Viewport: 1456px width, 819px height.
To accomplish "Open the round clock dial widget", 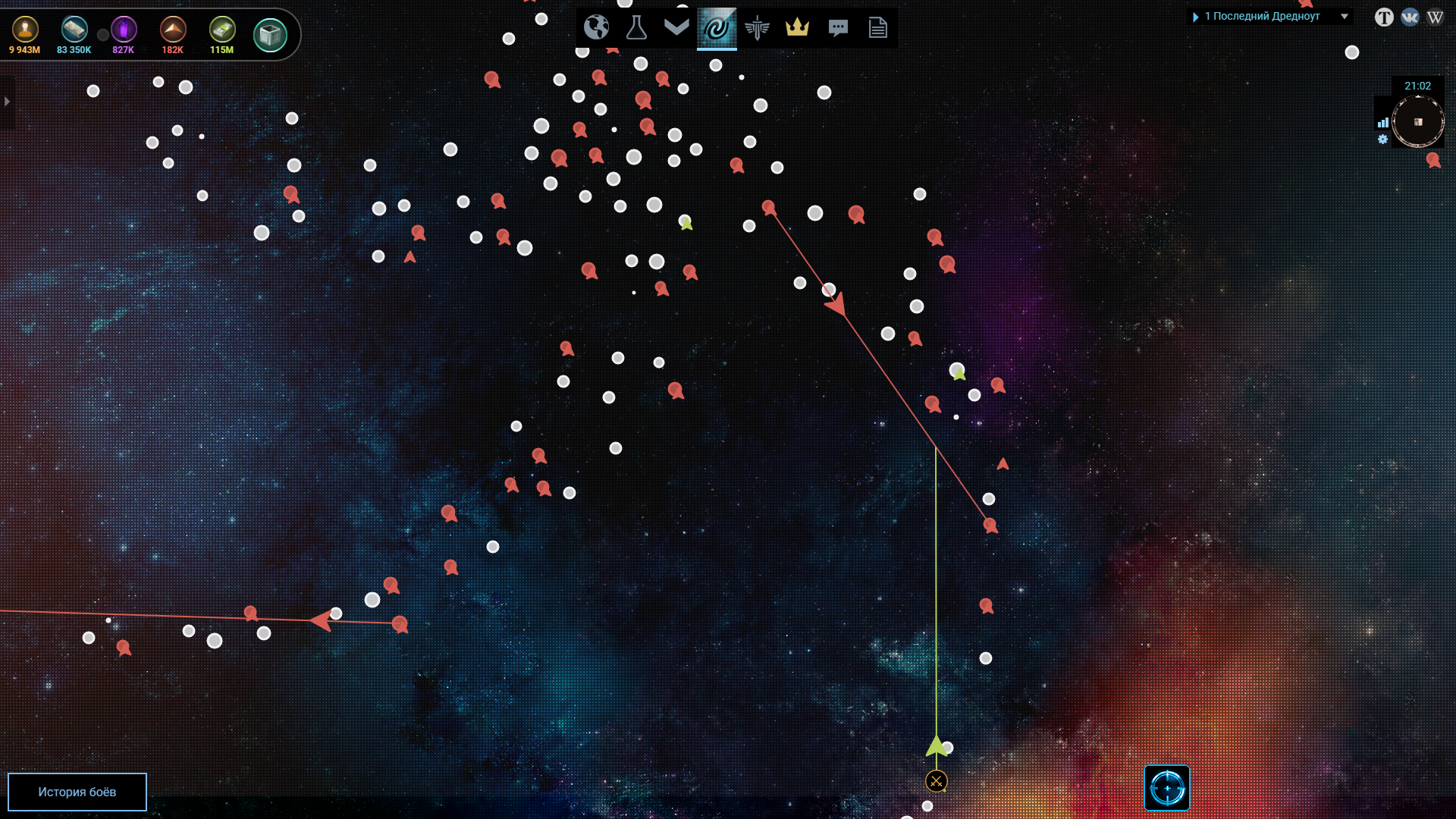I will pos(1418,121).
